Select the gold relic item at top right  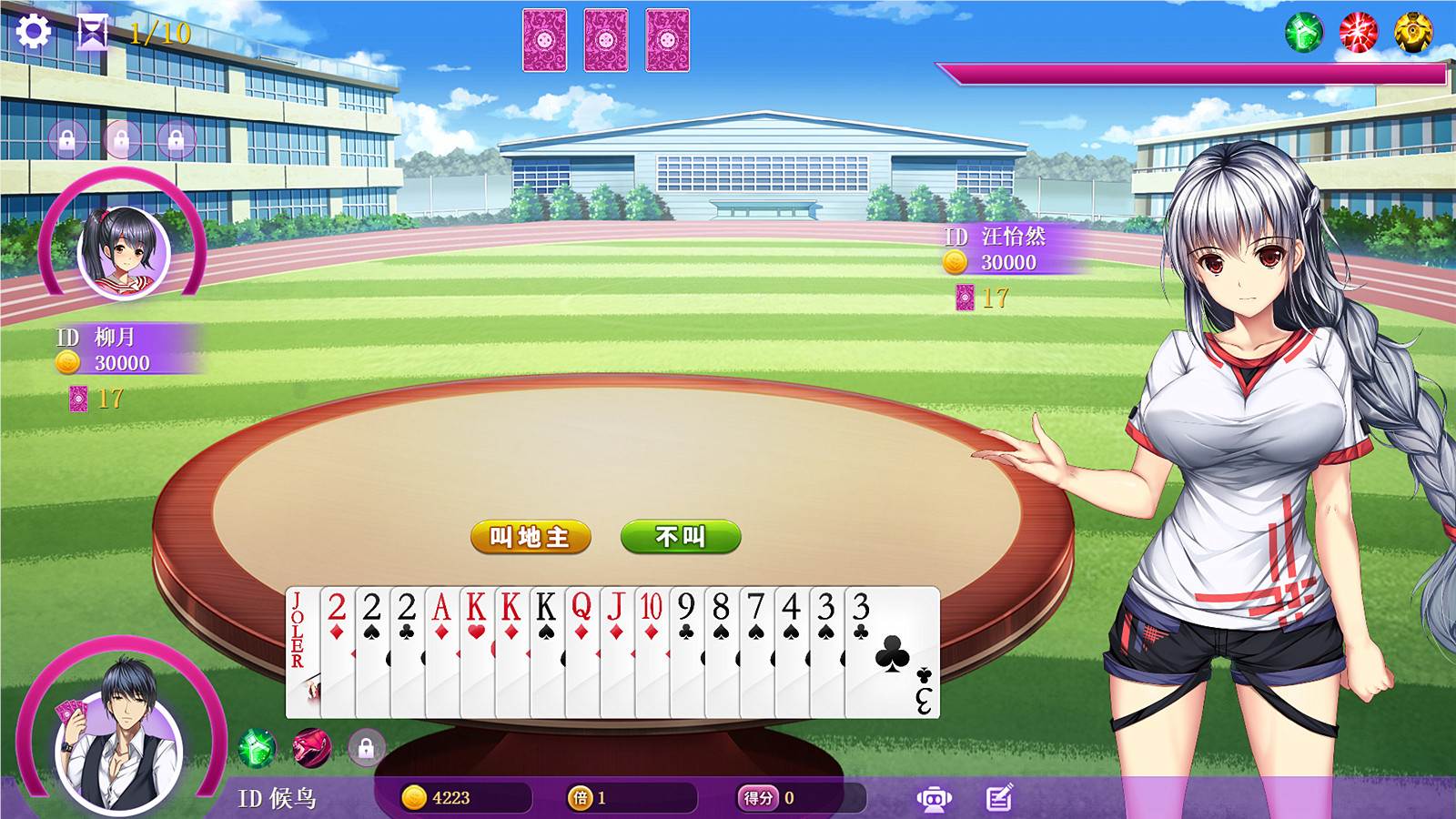tap(1412, 32)
